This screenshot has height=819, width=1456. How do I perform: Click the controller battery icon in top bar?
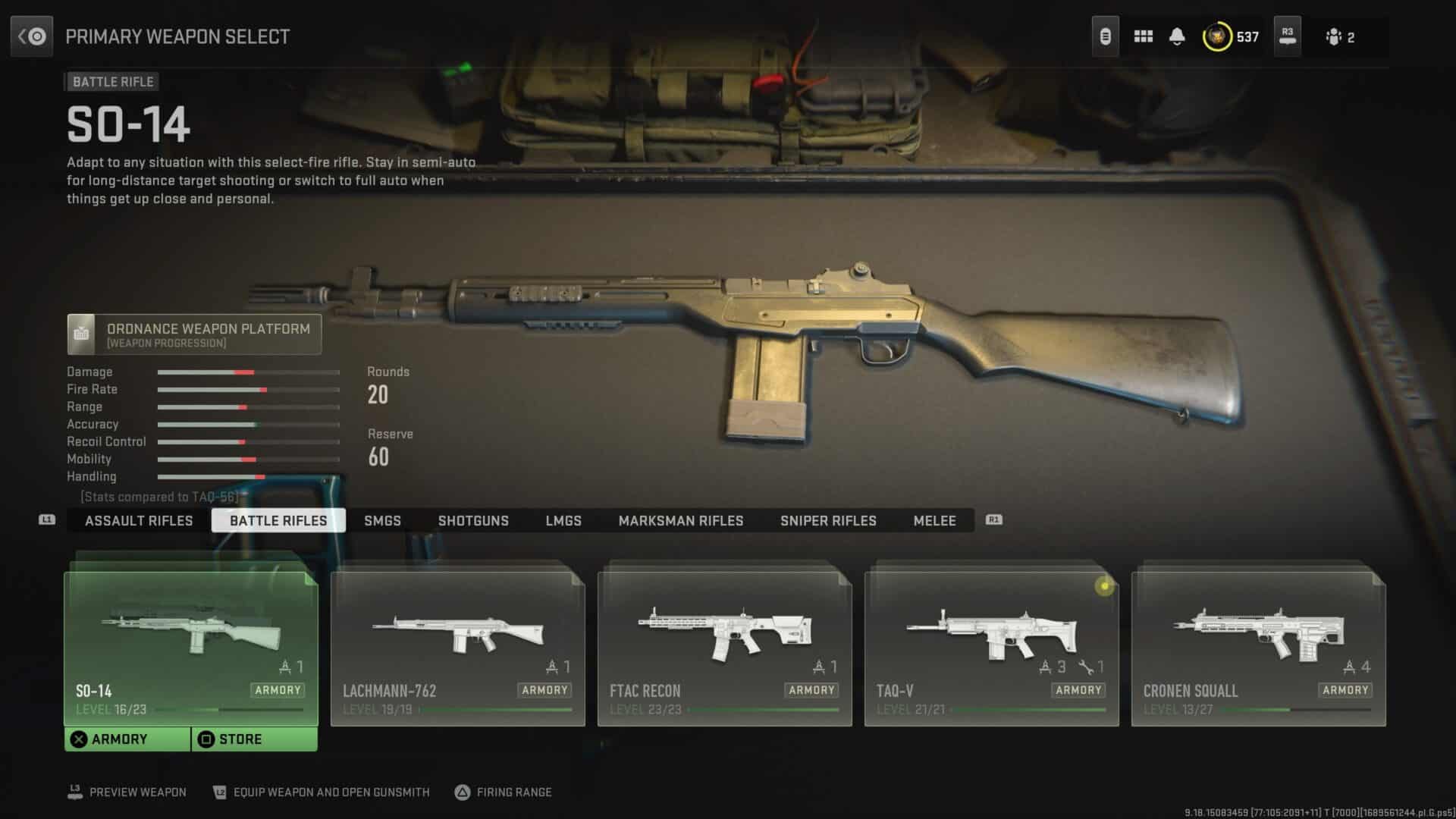(1105, 36)
